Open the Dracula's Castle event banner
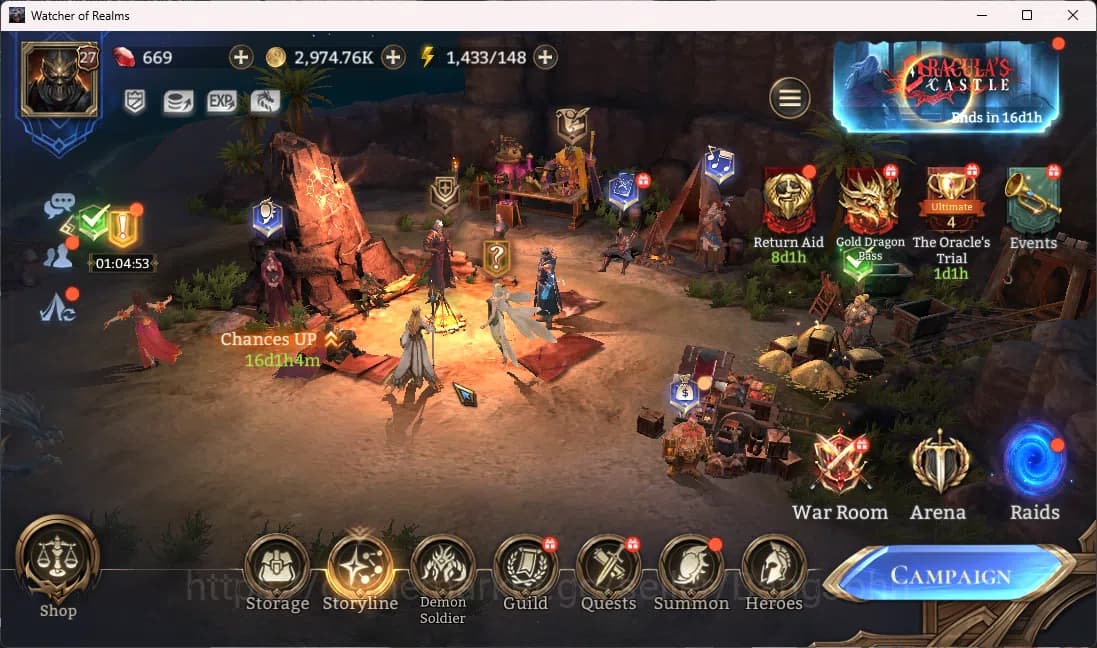 click(x=946, y=87)
